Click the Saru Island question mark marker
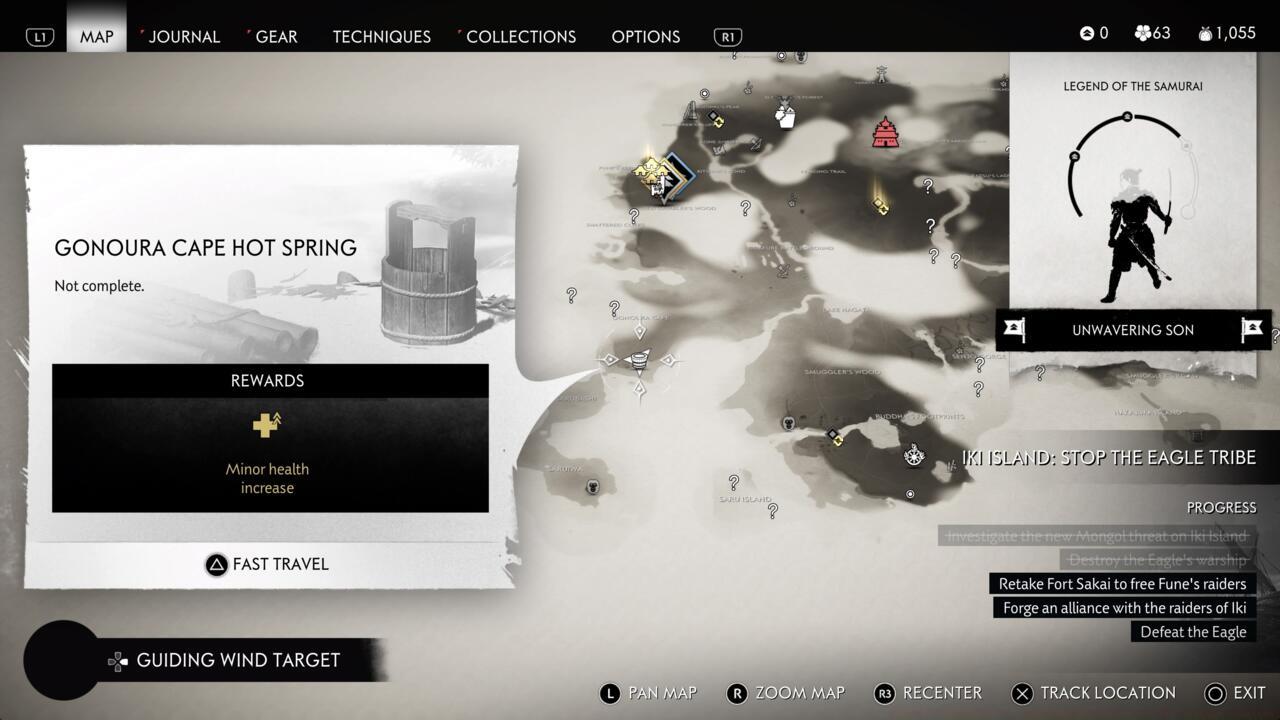 734,482
